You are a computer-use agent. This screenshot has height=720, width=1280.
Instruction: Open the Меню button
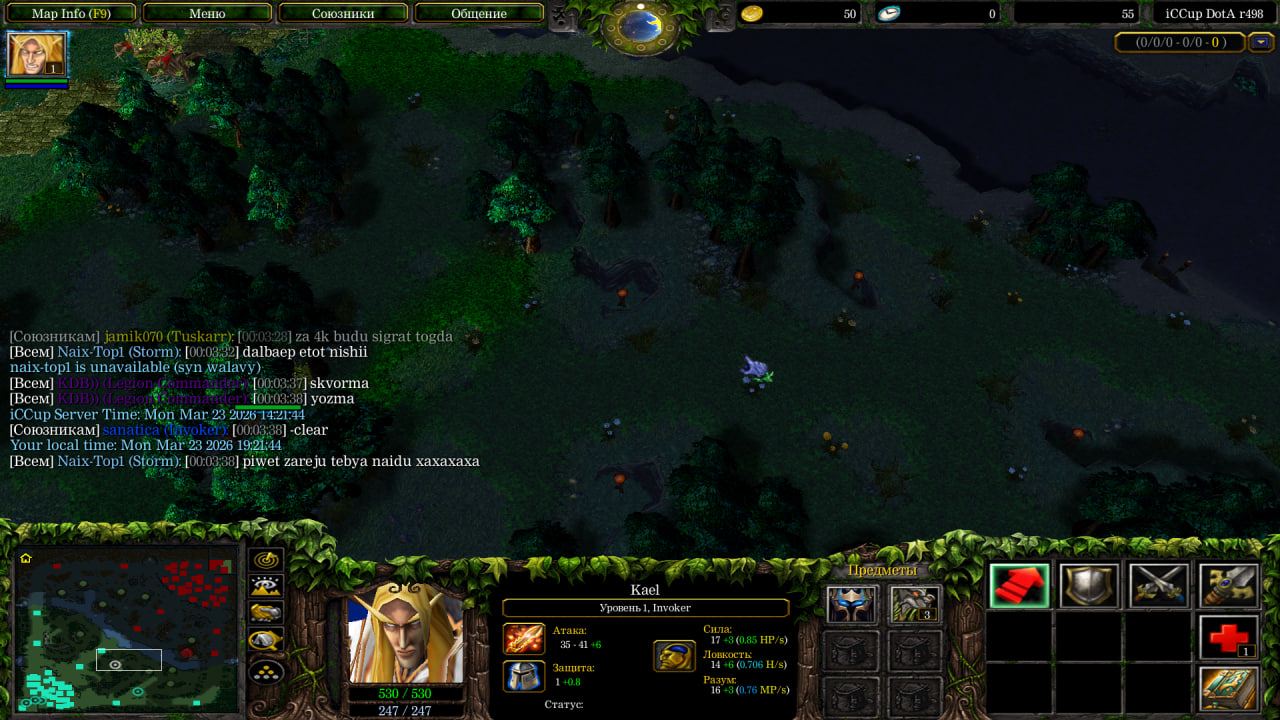[x=207, y=14]
